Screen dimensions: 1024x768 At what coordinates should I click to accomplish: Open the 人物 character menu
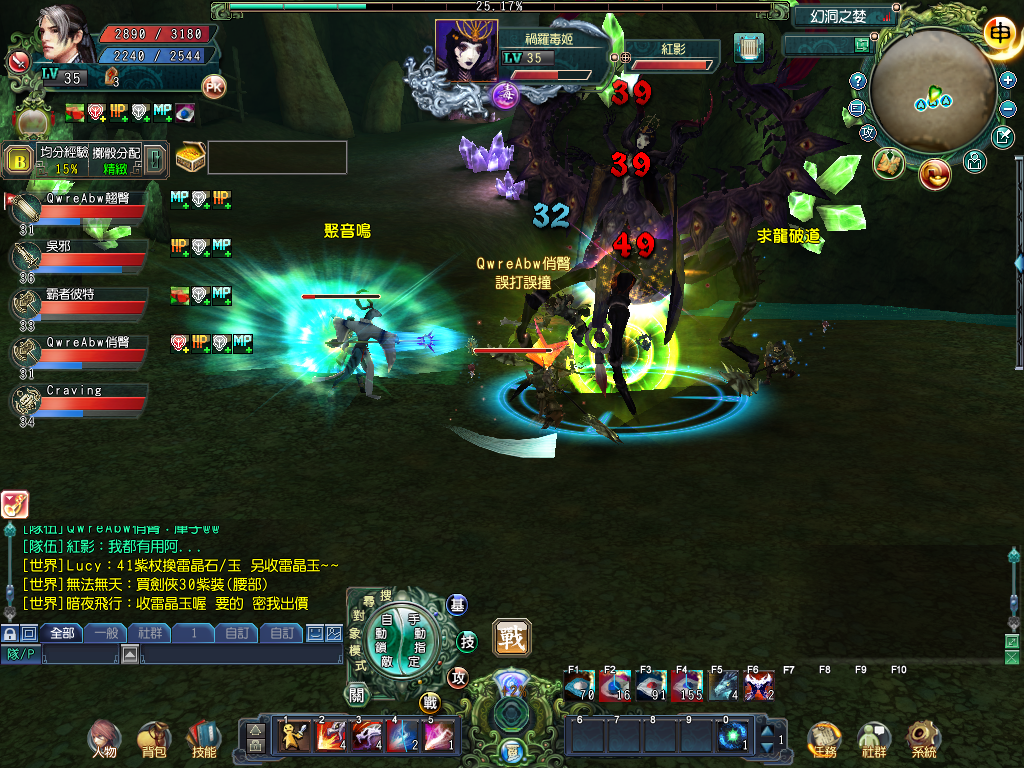[103, 736]
